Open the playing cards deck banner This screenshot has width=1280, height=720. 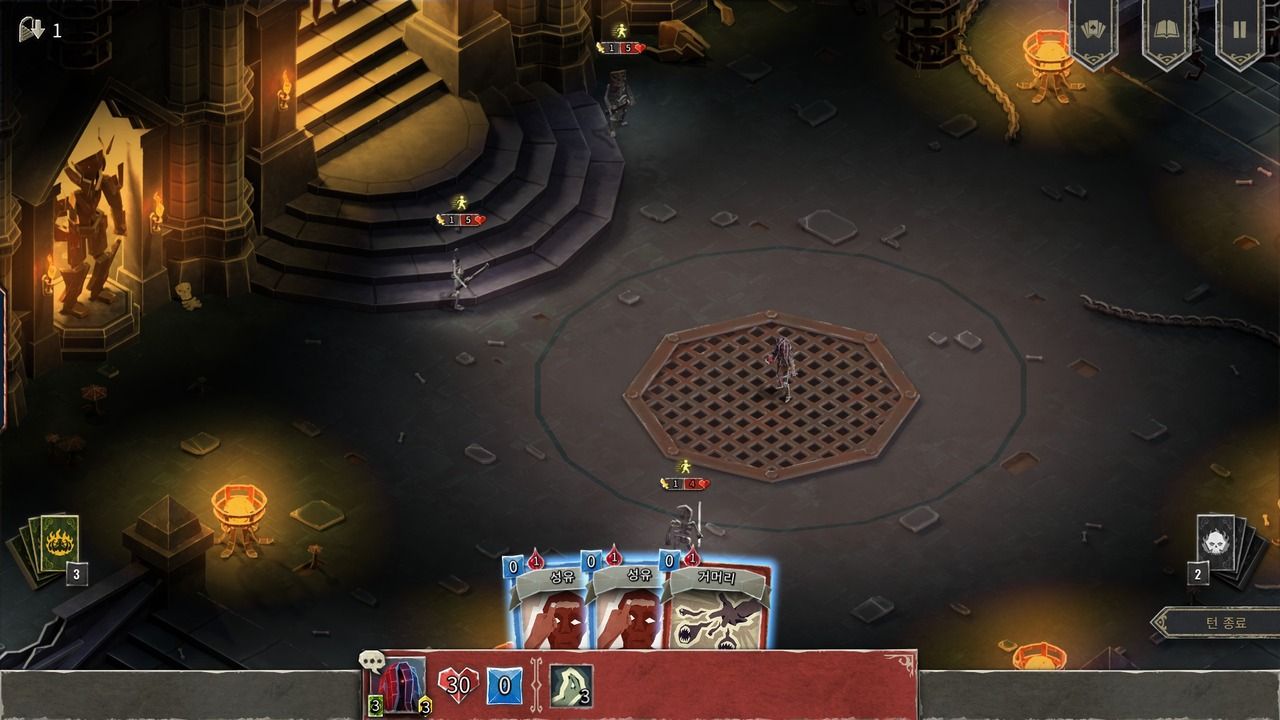point(1093,31)
